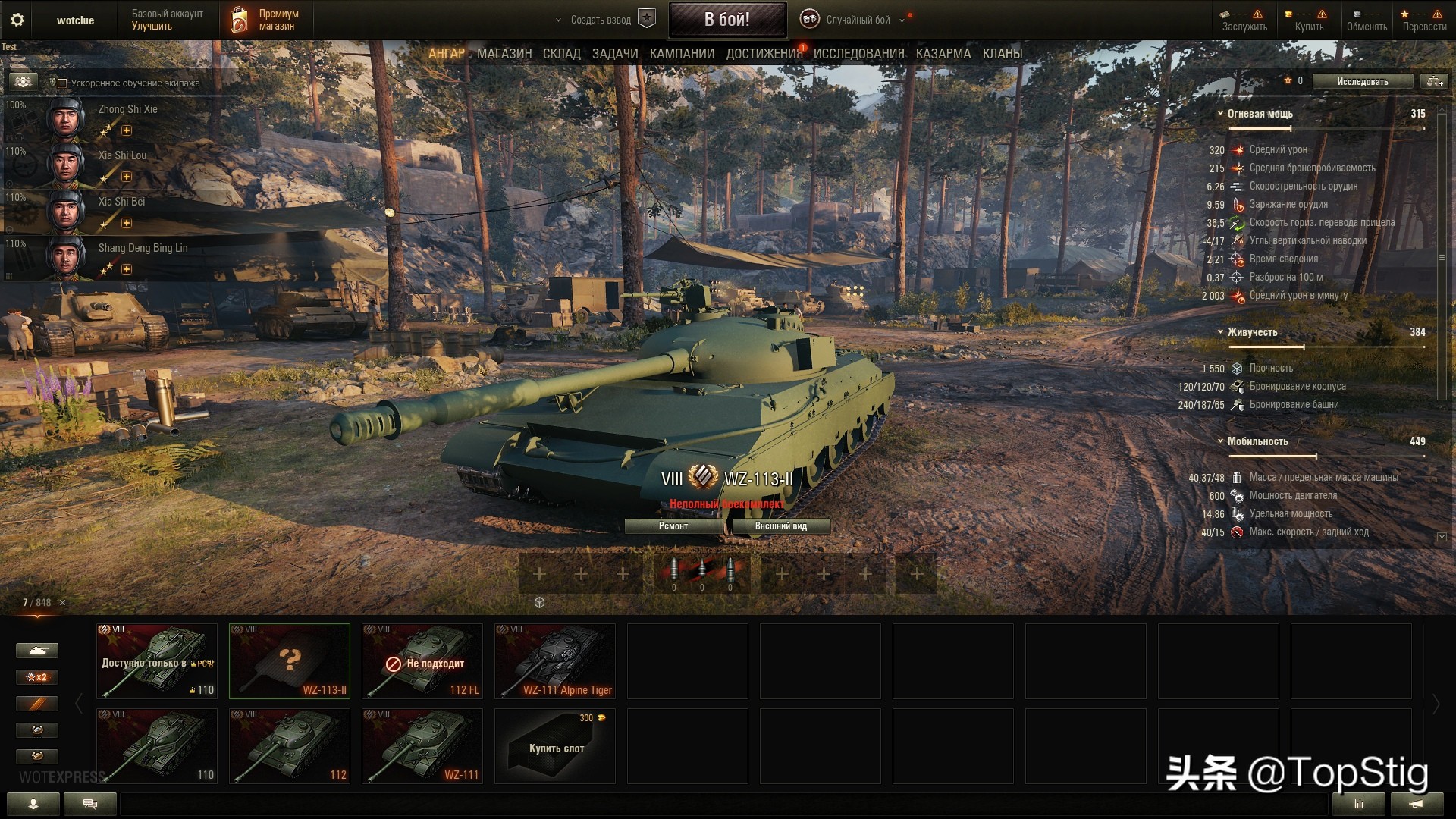Click the Ремонт button
1456x819 pixels.
click(x=673, y=526)
